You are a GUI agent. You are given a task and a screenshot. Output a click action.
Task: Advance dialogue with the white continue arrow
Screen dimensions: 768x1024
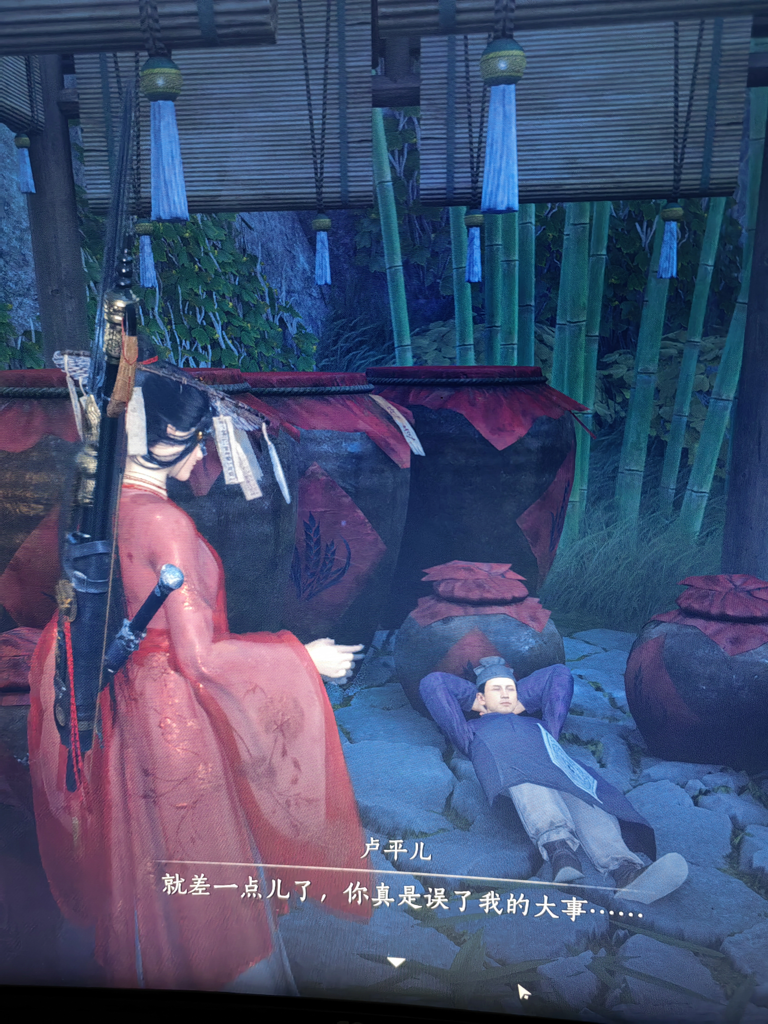pos(396,962)
